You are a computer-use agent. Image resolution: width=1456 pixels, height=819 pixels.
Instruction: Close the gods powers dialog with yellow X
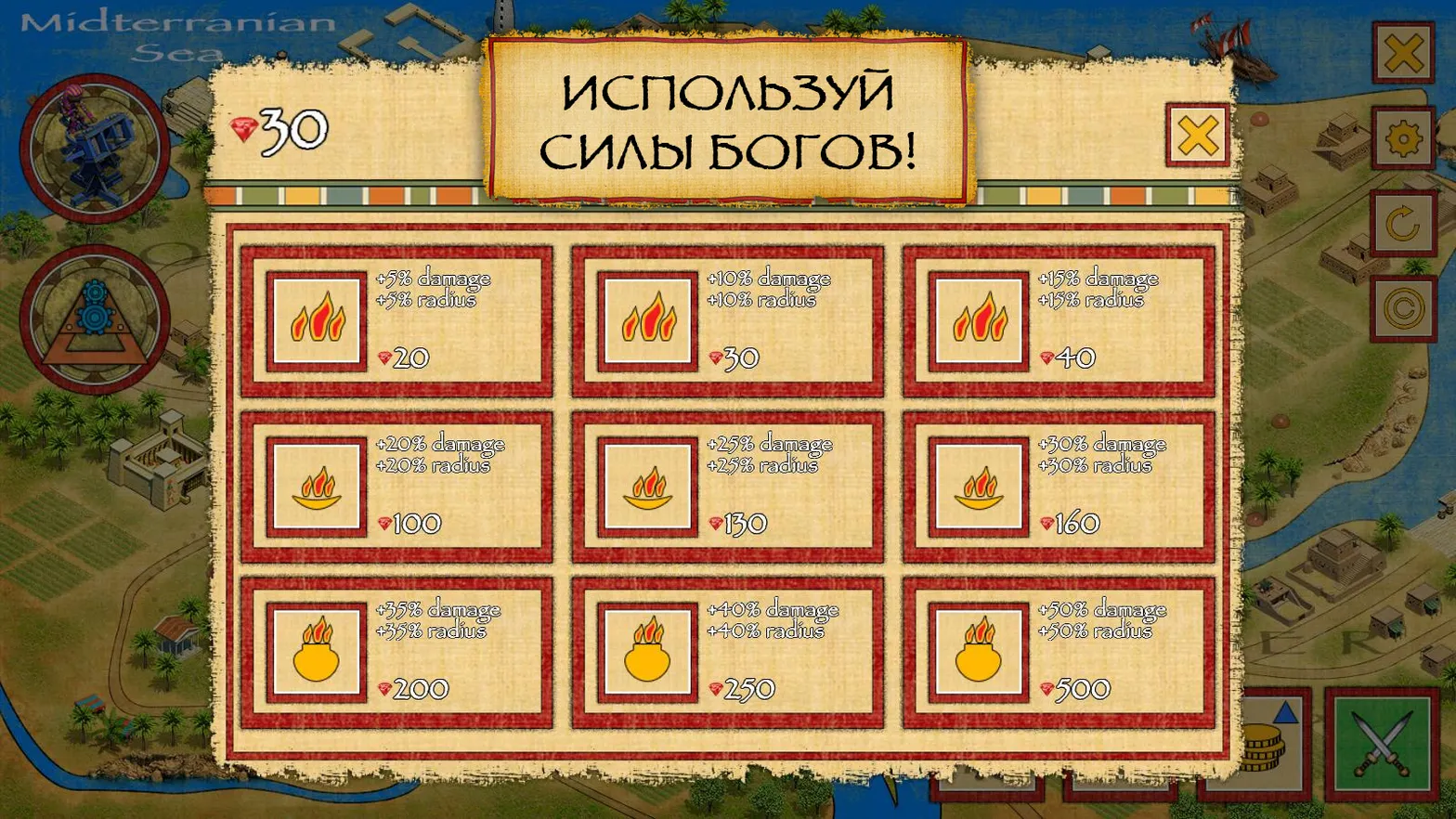point(1196,133)
